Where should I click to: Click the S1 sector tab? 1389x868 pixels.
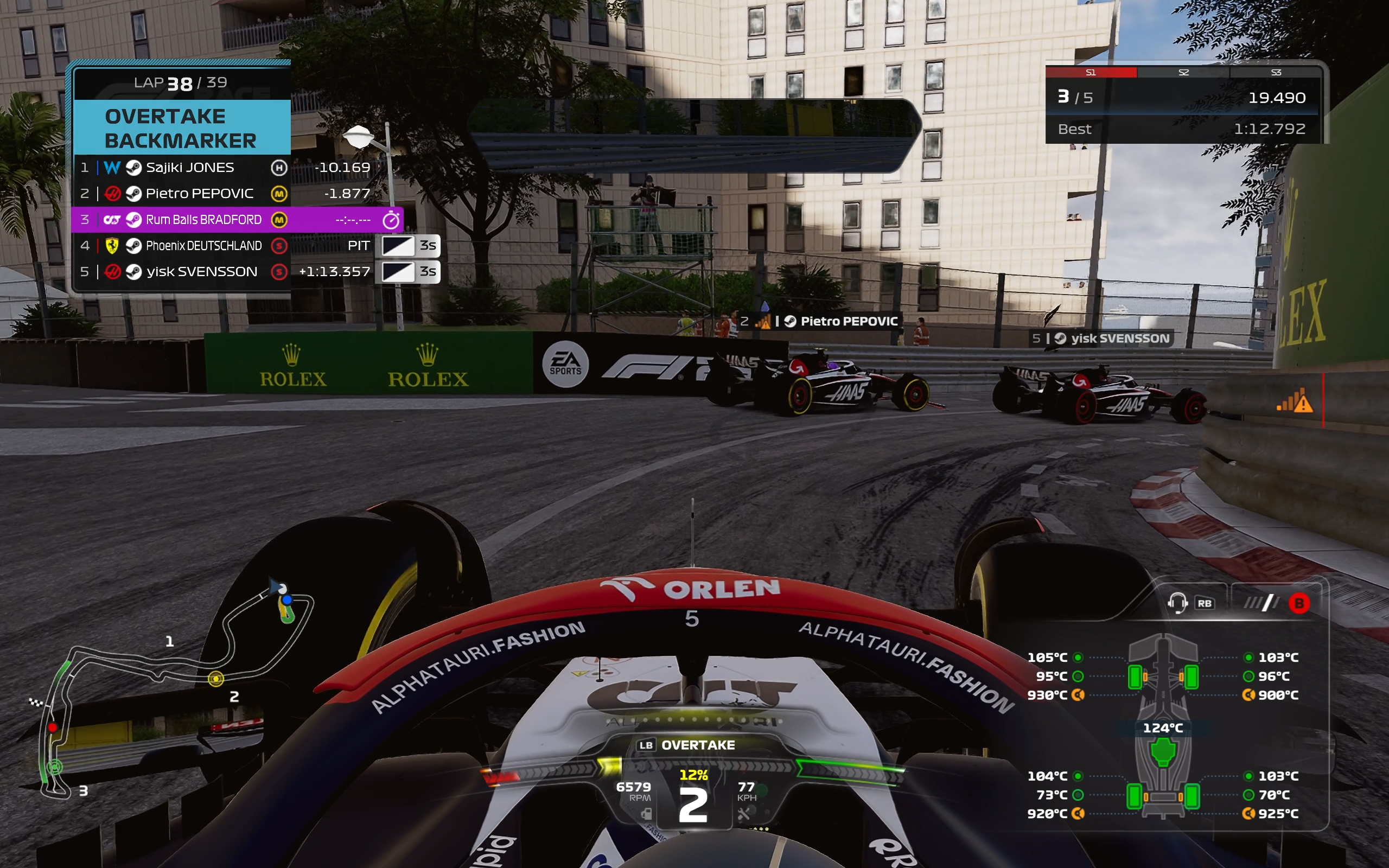click(x=1091, y=72)
